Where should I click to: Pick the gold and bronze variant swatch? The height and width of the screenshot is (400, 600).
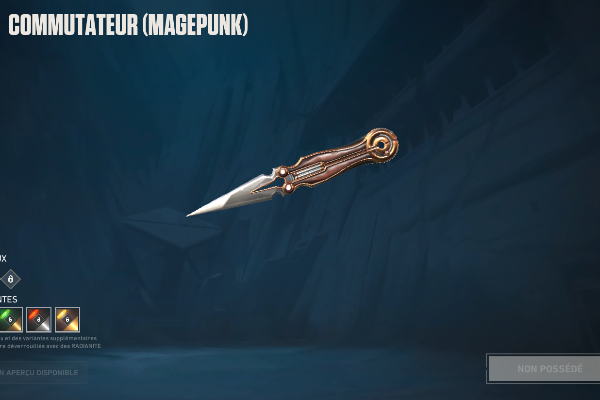pyautogui.click(x=67, y=319)
